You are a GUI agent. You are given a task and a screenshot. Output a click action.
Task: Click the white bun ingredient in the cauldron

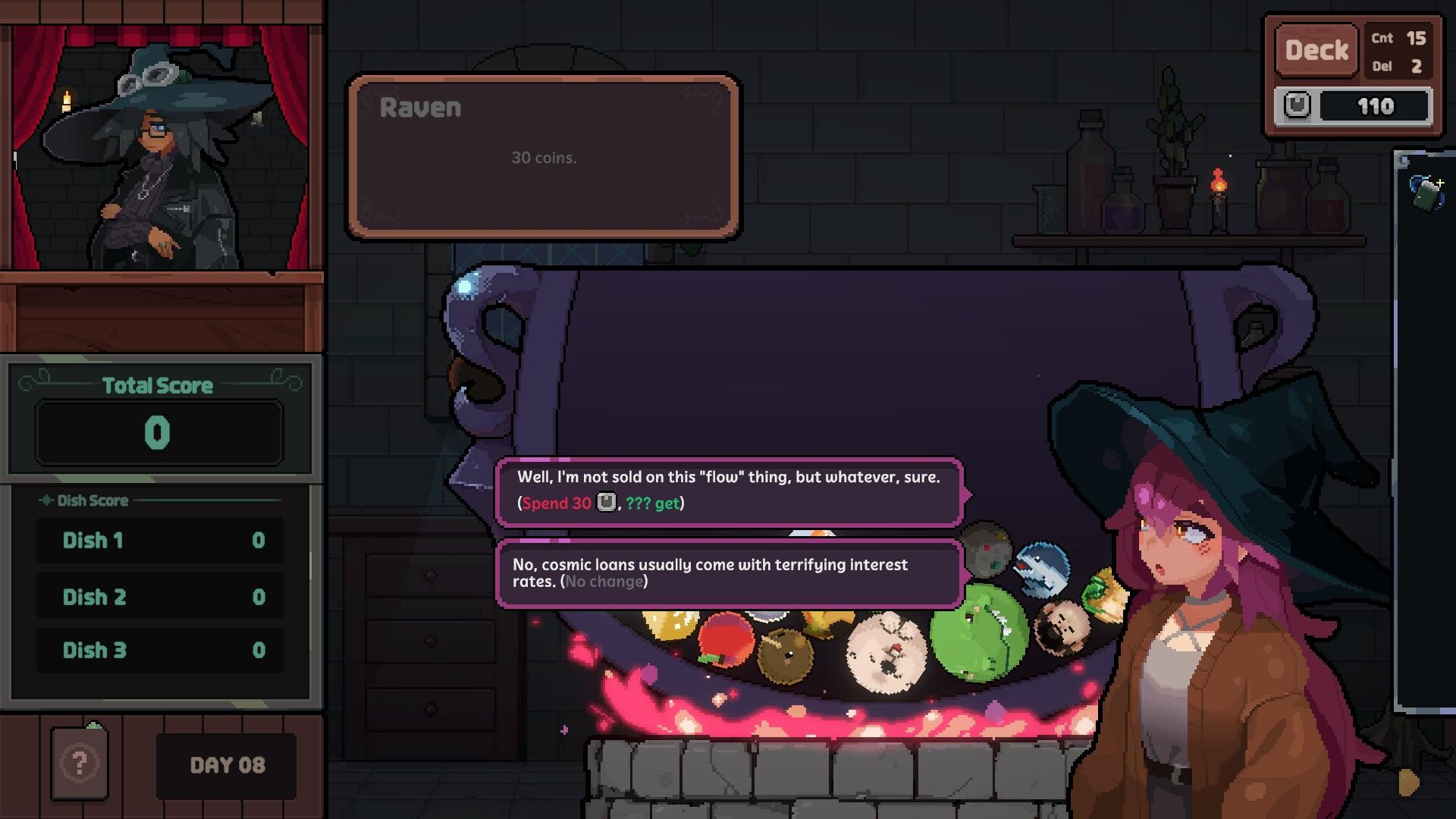click(887, 652)
